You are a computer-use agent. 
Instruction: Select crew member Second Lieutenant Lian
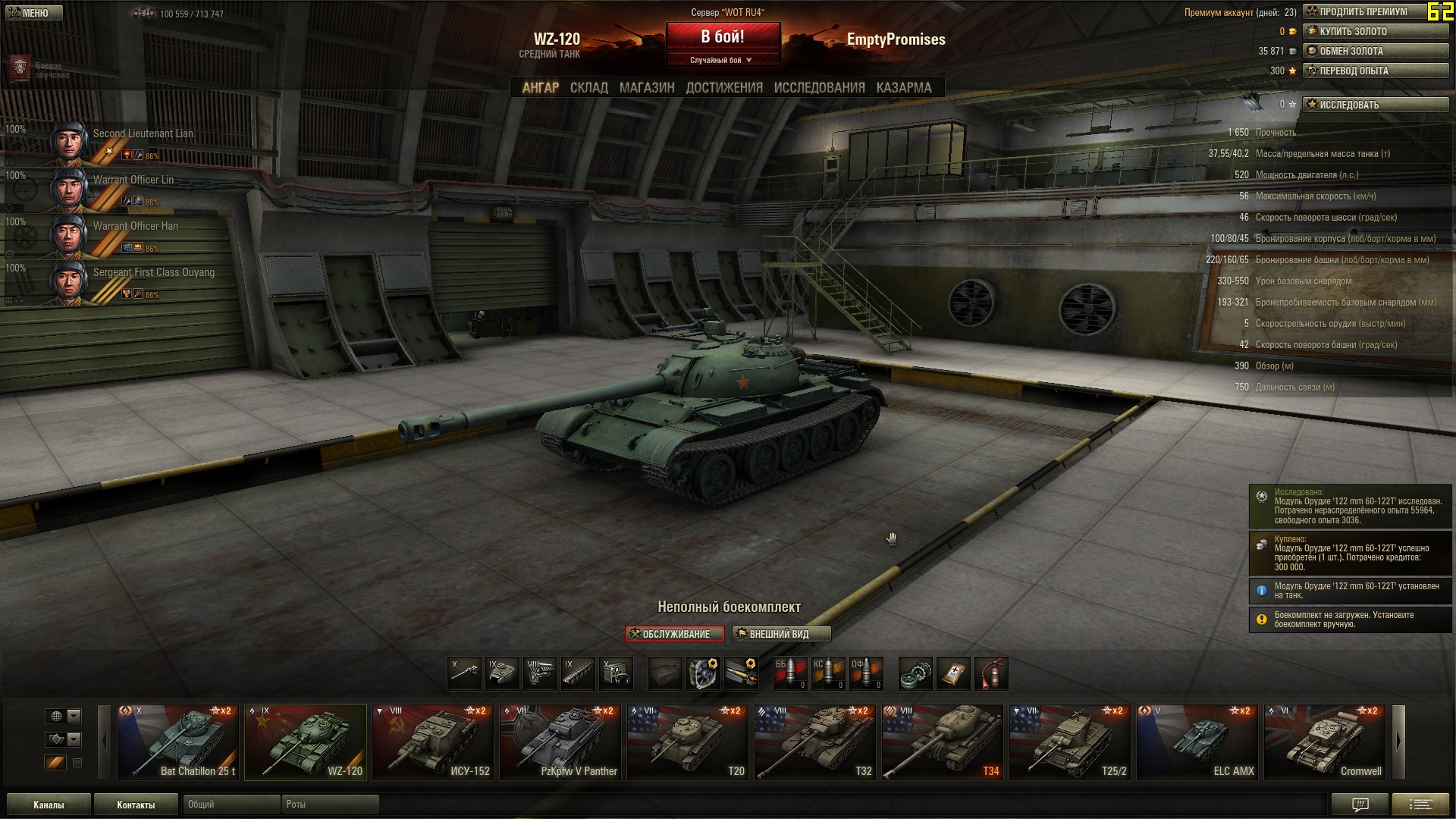pyautogui.click(x=121, y=141)
